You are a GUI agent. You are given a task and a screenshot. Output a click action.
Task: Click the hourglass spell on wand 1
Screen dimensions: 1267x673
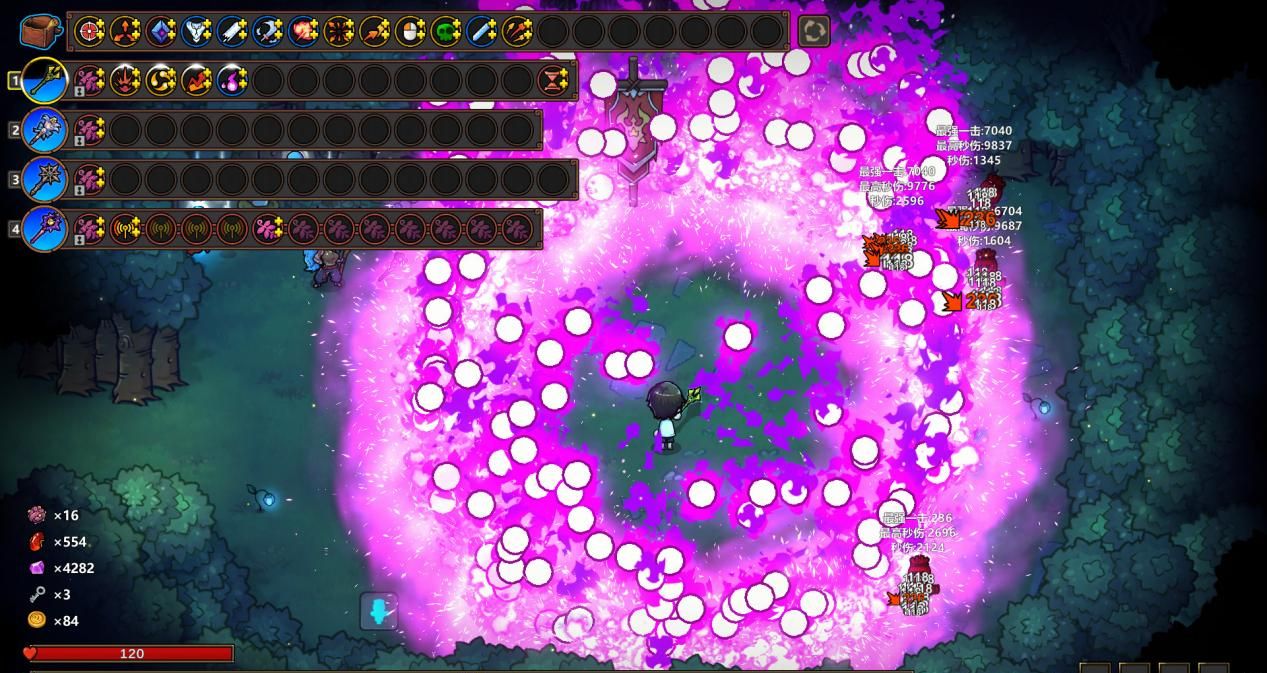[x=553, y=80]
